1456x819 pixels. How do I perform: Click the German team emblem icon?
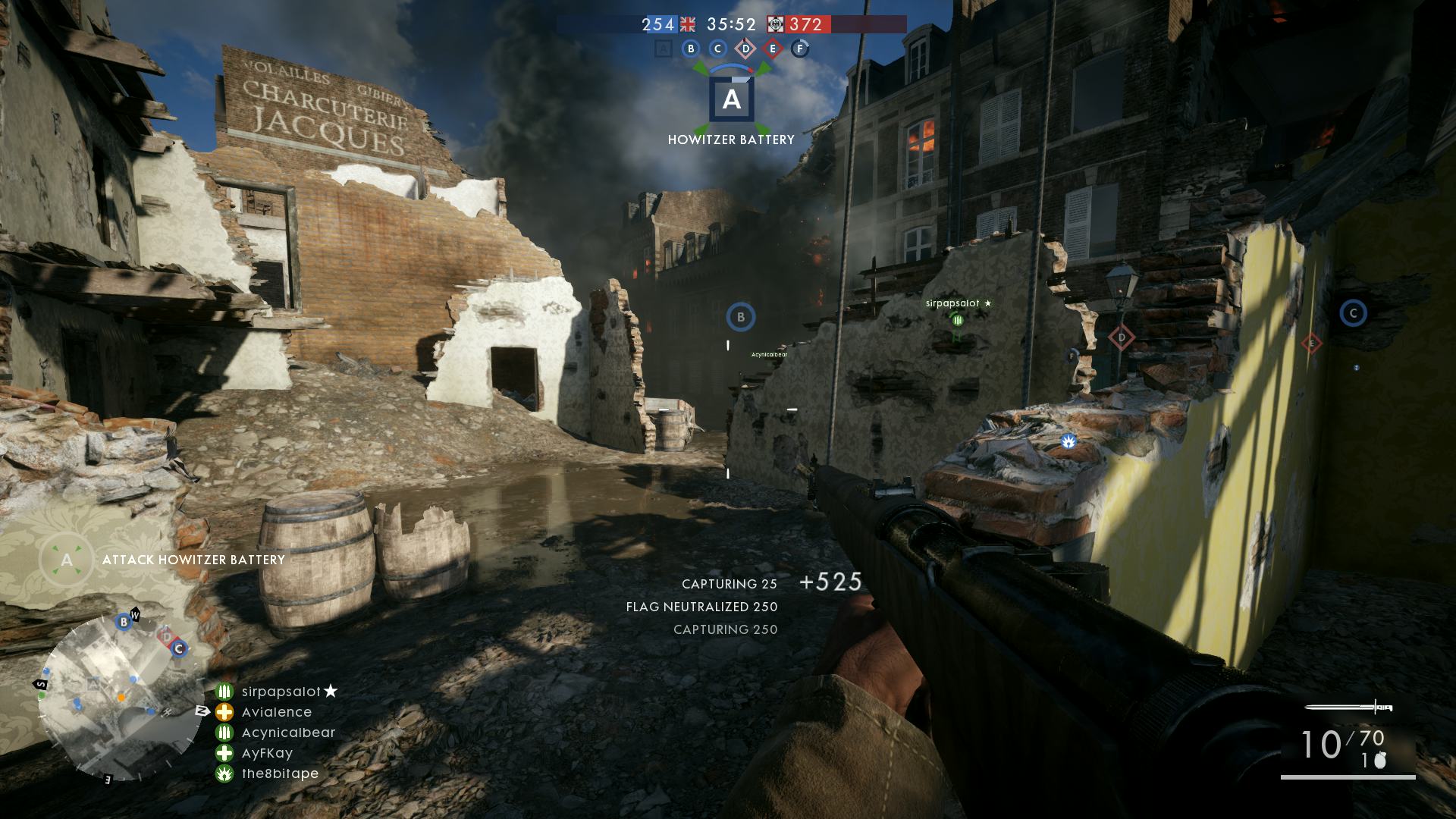775,25
